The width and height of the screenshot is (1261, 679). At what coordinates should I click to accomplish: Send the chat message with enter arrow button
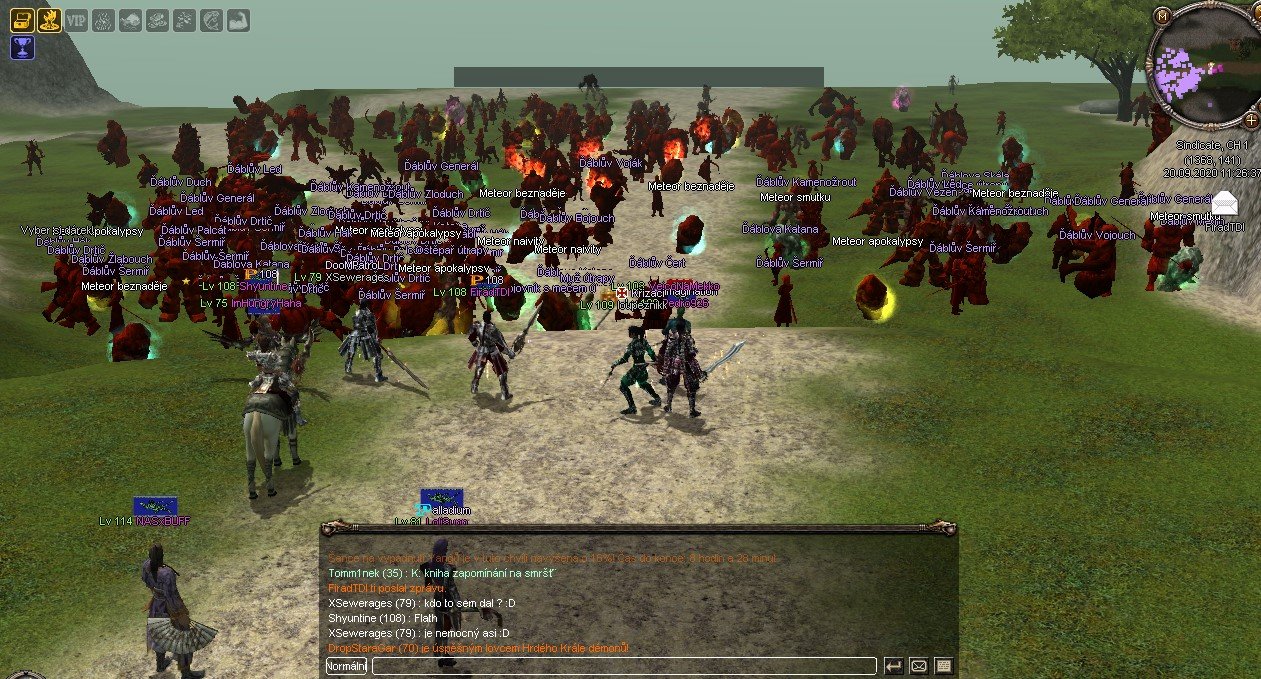click(894, 666)
